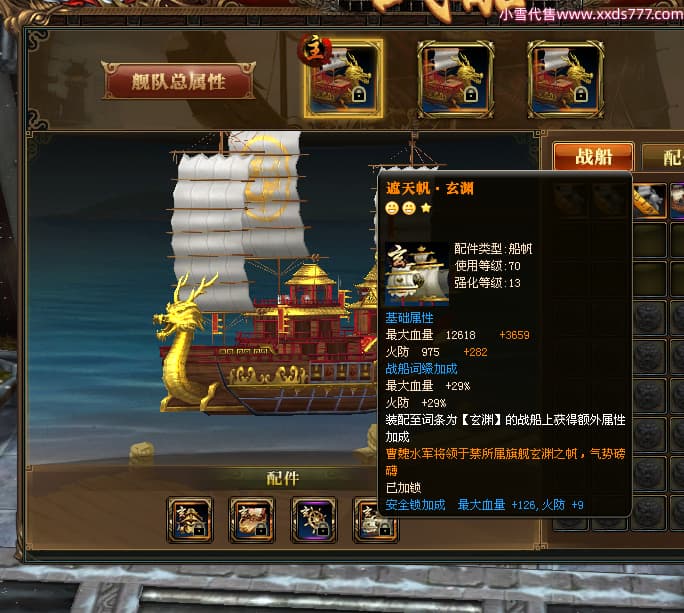Select the sail accessory slot beside the tooltip
This screenshot has height=613, width=684.
(372, 519)
